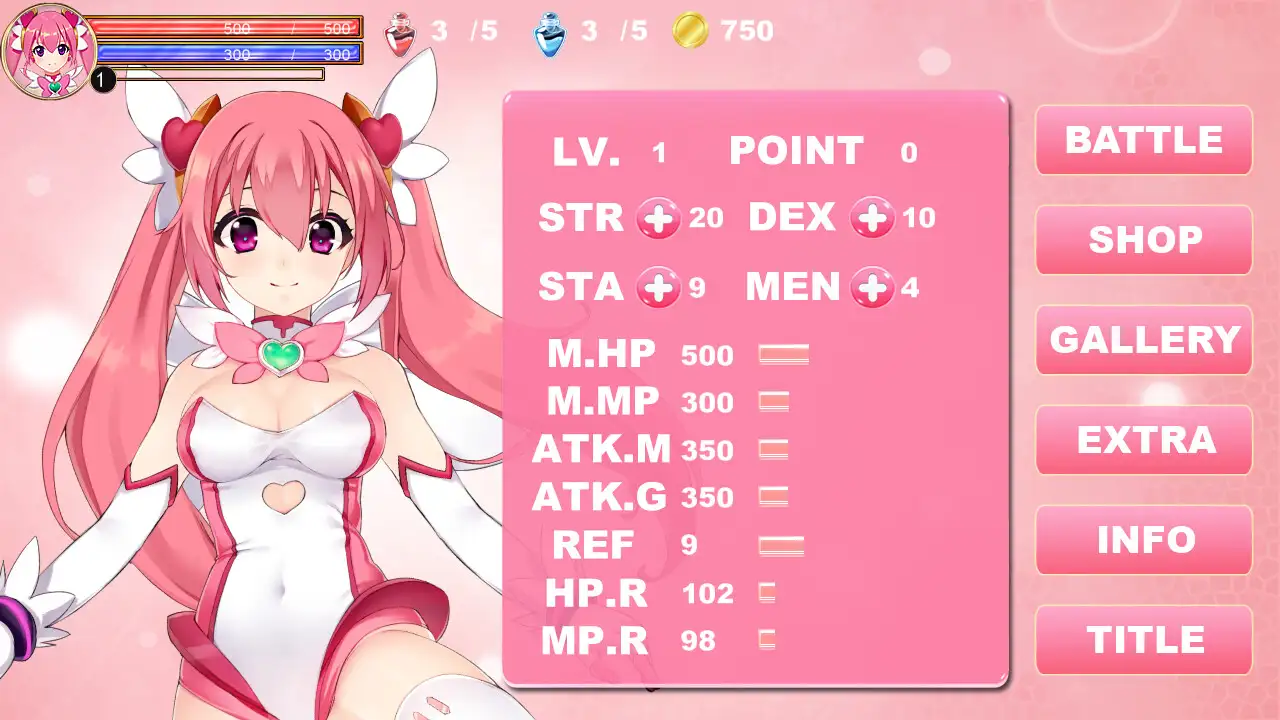Click the MEN plus icon
This screenshot has height=720, width=1280.
coord(873,288)
